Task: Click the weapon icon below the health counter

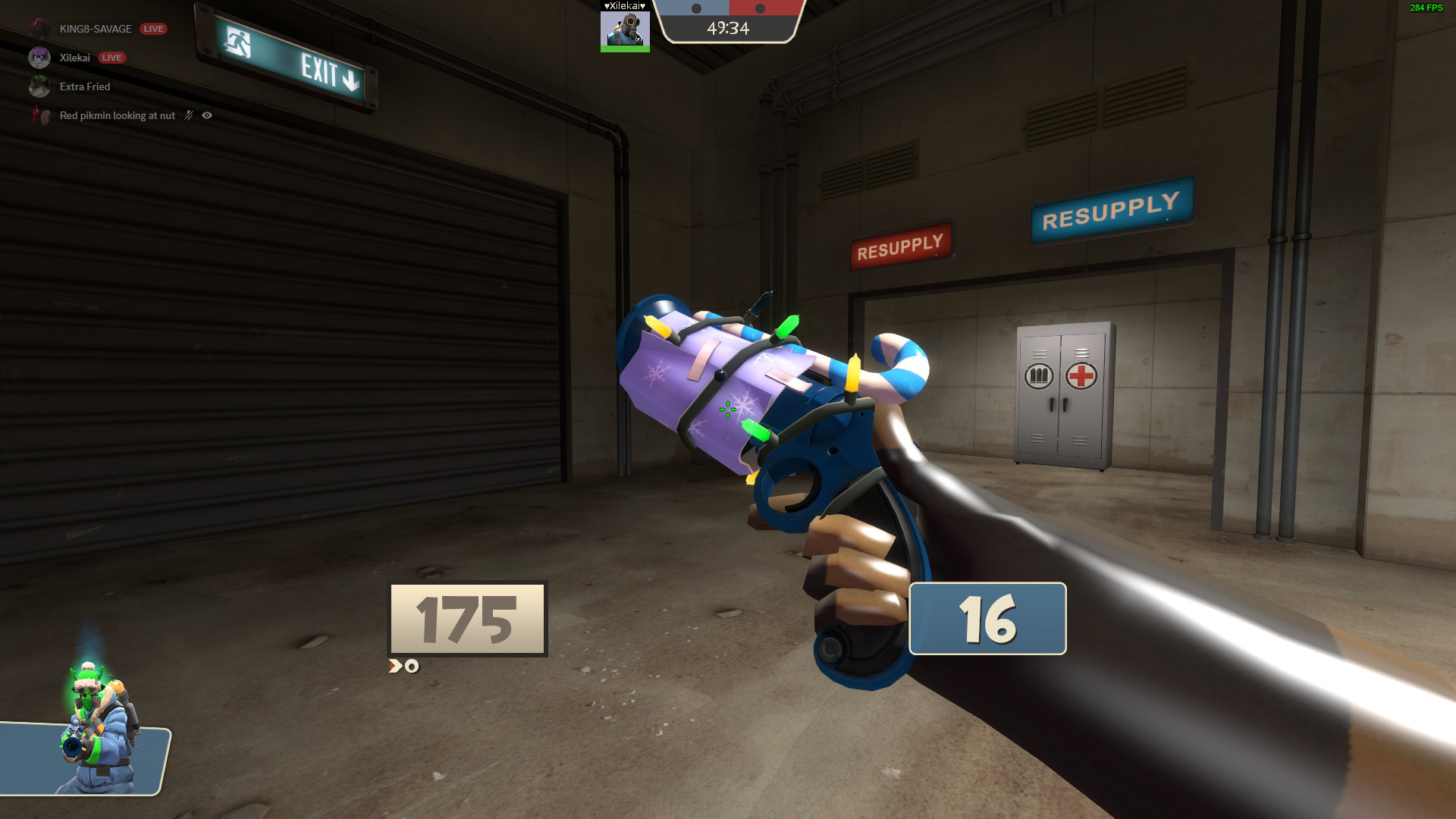Action: (x=402, y=667)
